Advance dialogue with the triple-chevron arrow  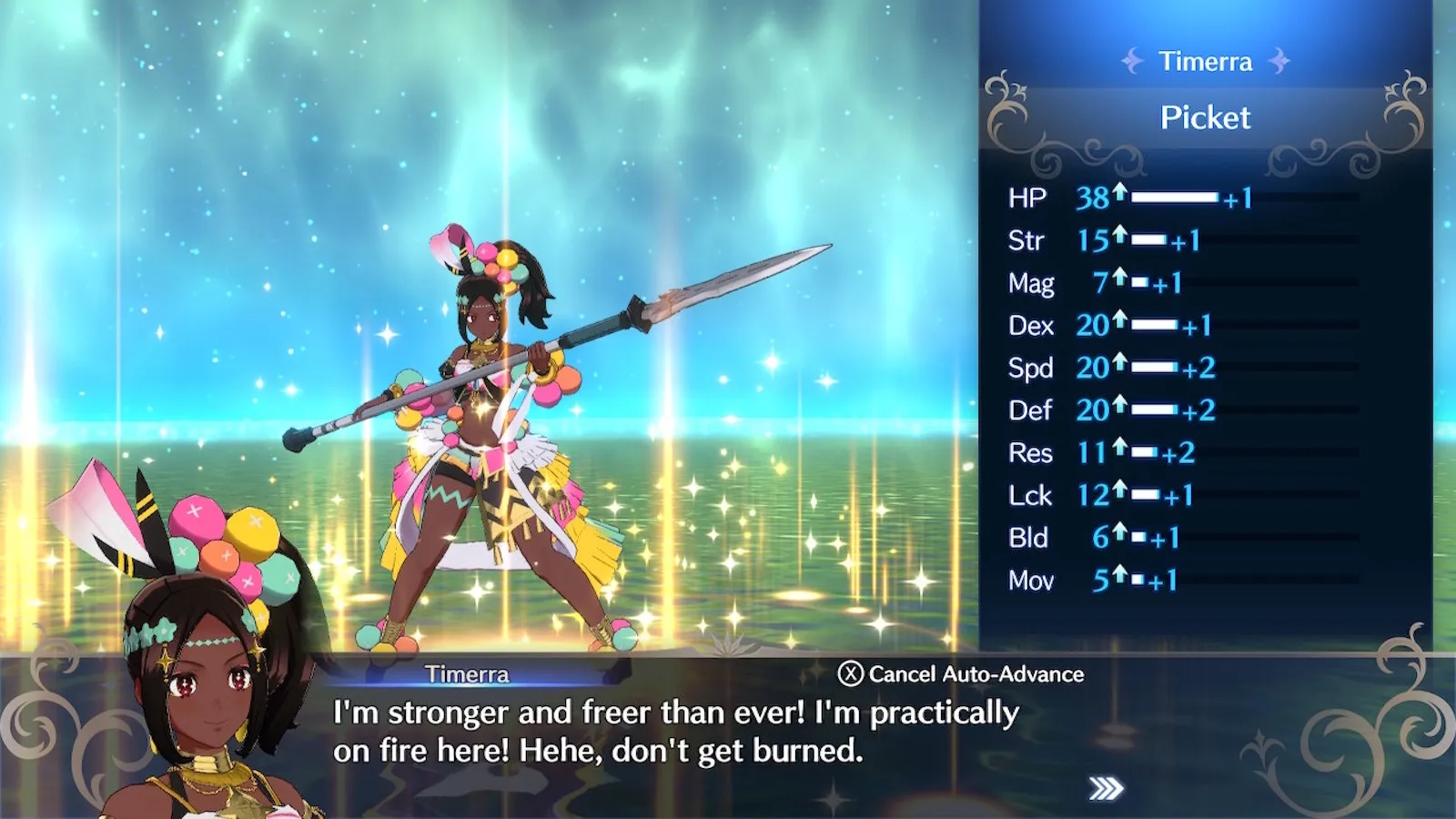point(1106,788)
